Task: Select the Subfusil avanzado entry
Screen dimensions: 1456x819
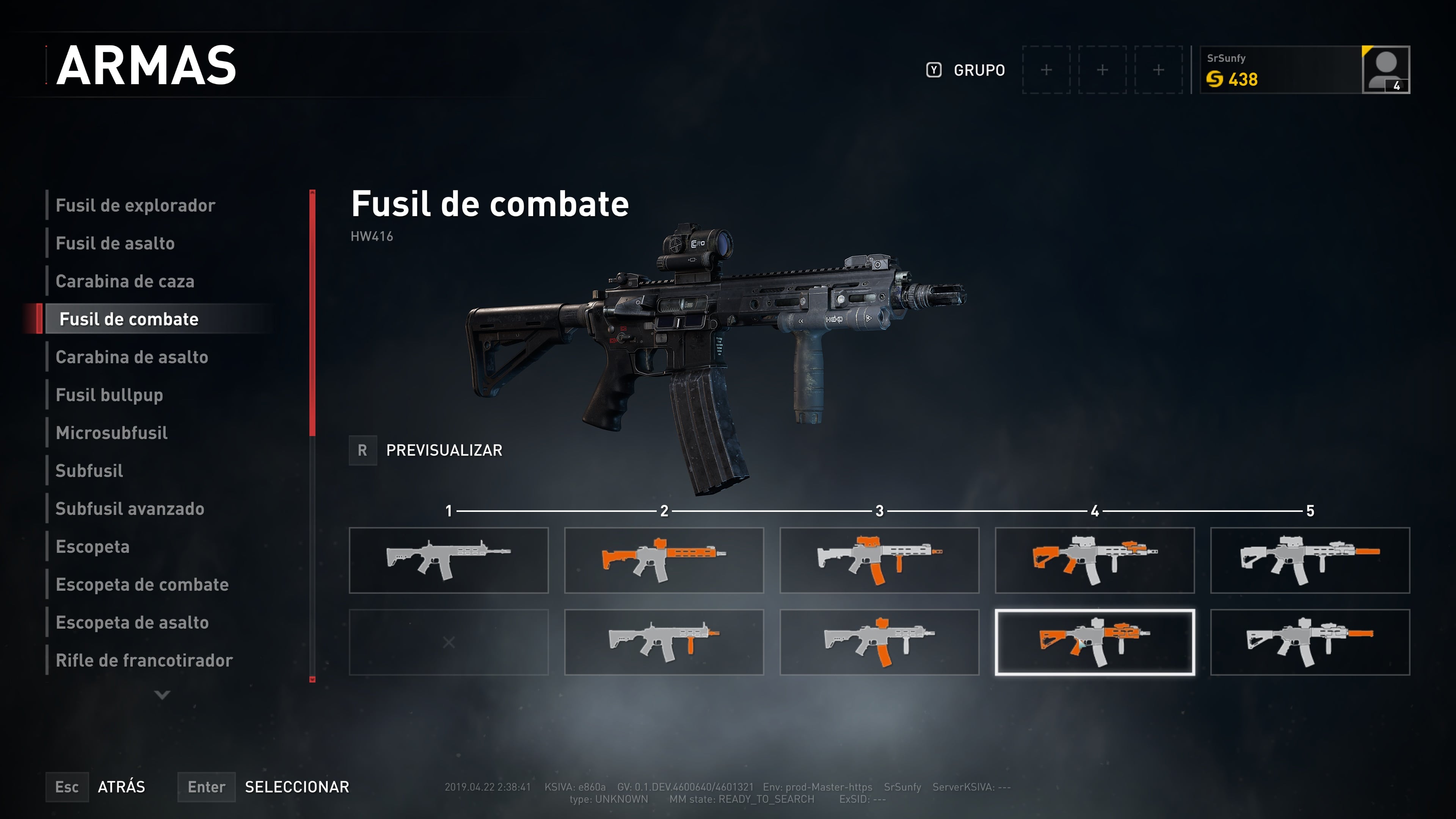Action: coord(129,509)
